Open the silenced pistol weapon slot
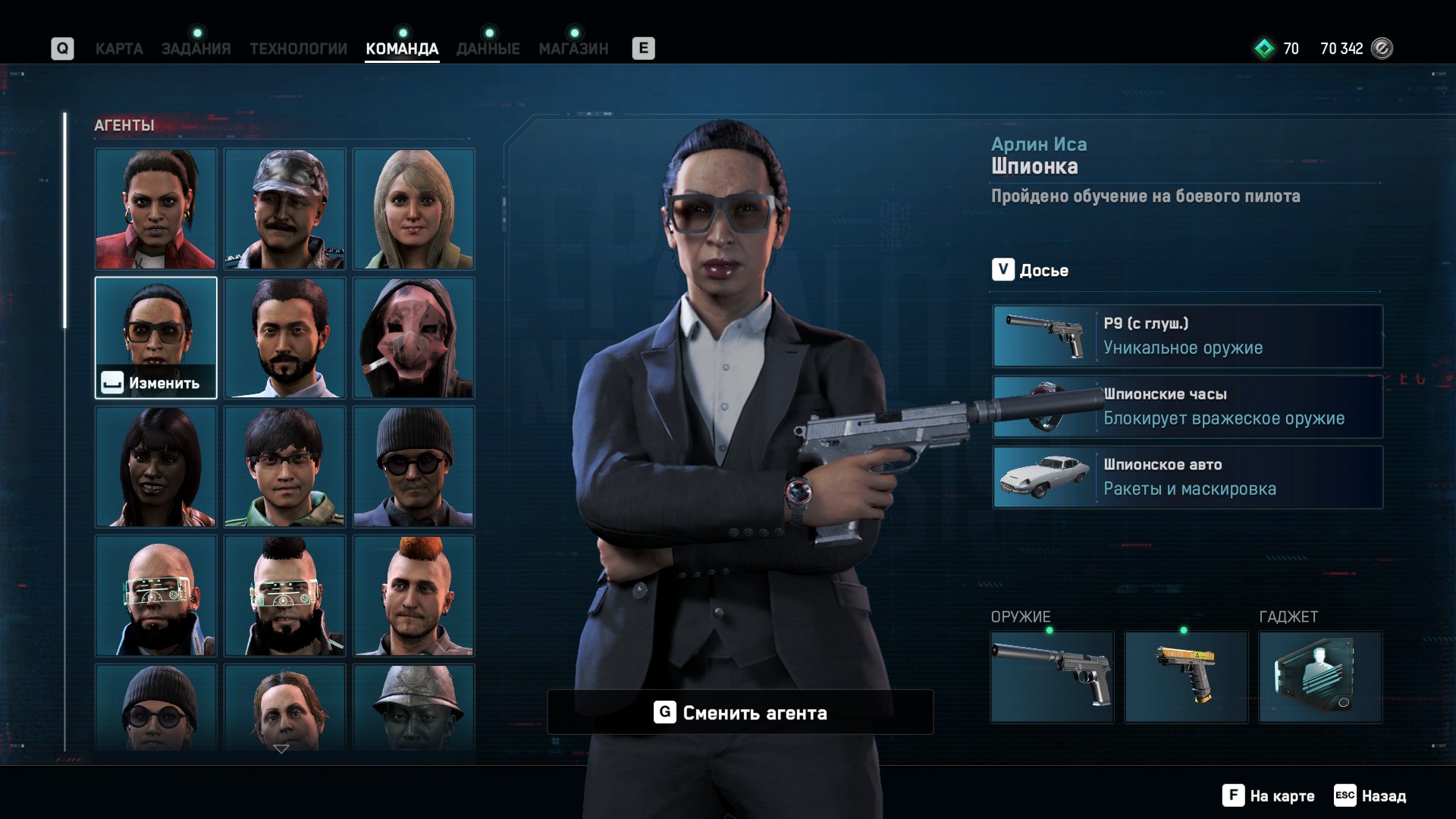Image resolution: width=1456 pixels, height=819 pixels. pyautogui.click(x=1052, y=676)
